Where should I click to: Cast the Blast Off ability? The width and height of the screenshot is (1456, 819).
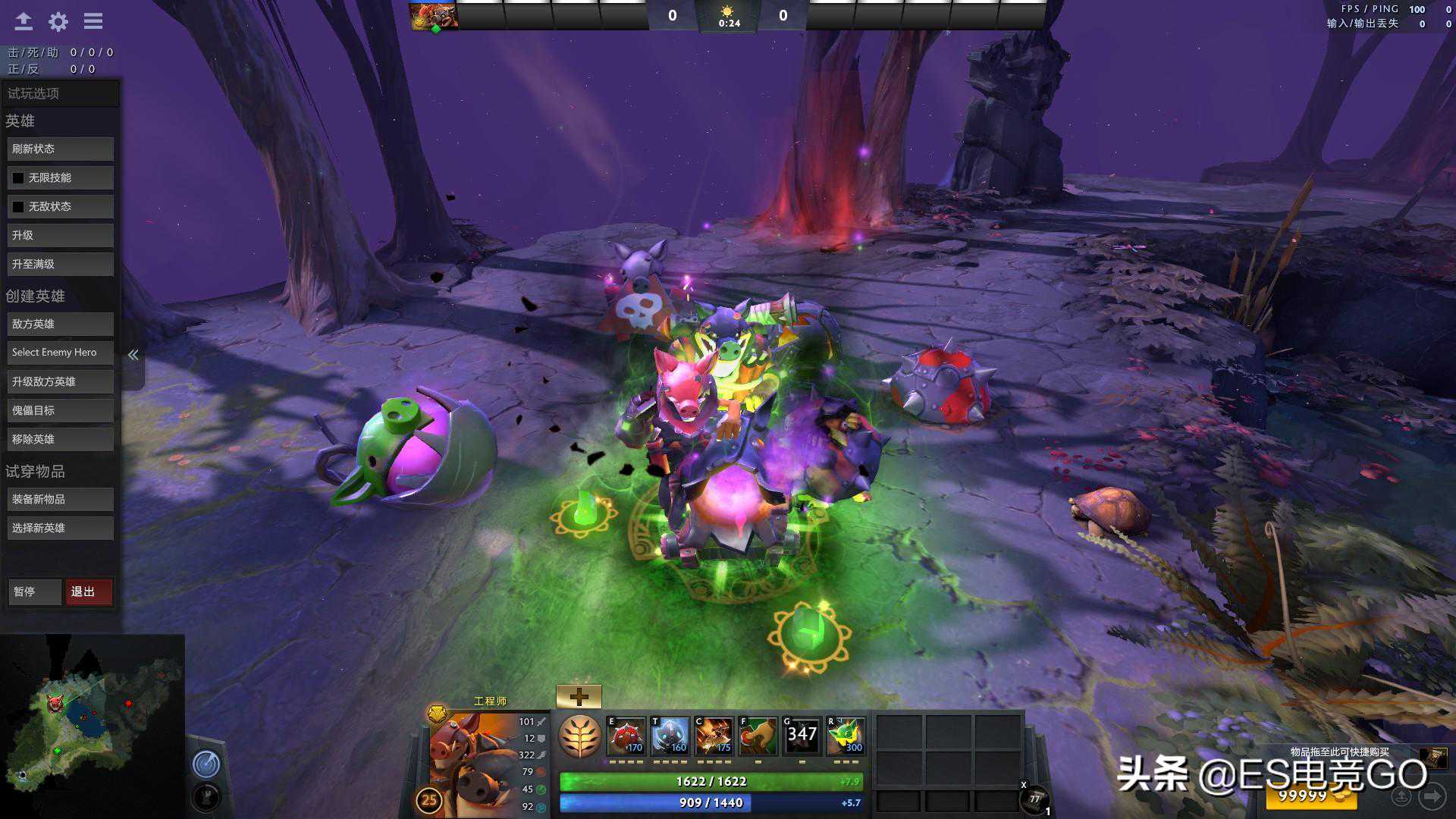pos(714,736)
